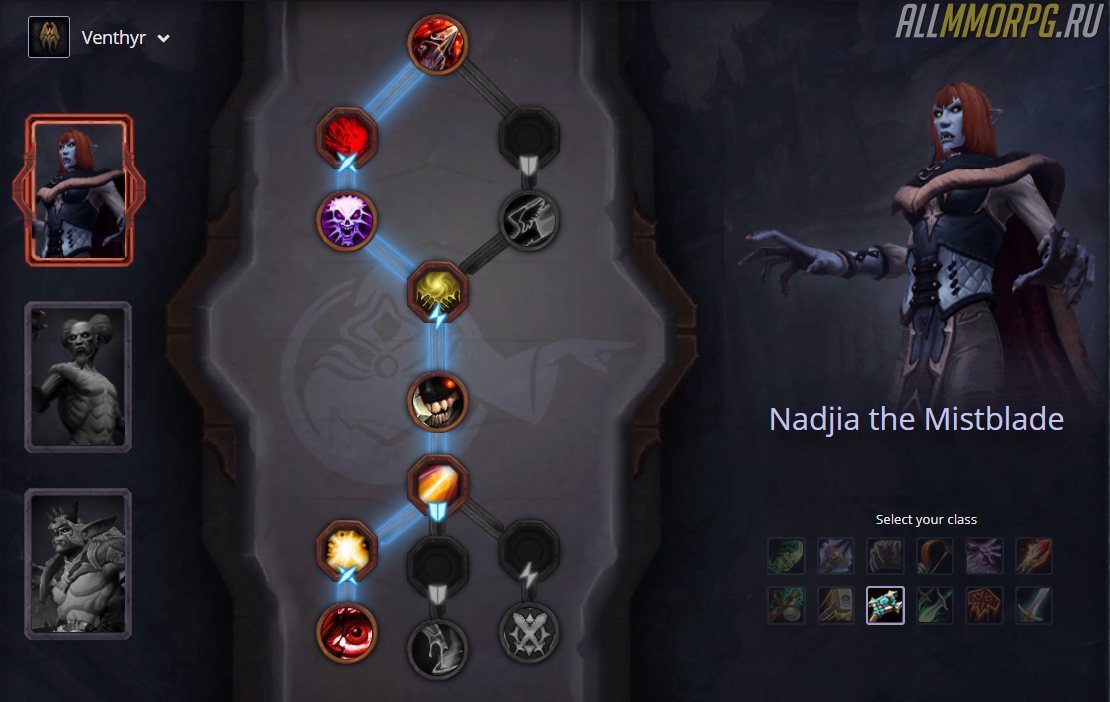This screenshot has width=1110, height=702.
Task: Select the highlighted turquoise mace class icon
Action: click(x=885, y=605)
